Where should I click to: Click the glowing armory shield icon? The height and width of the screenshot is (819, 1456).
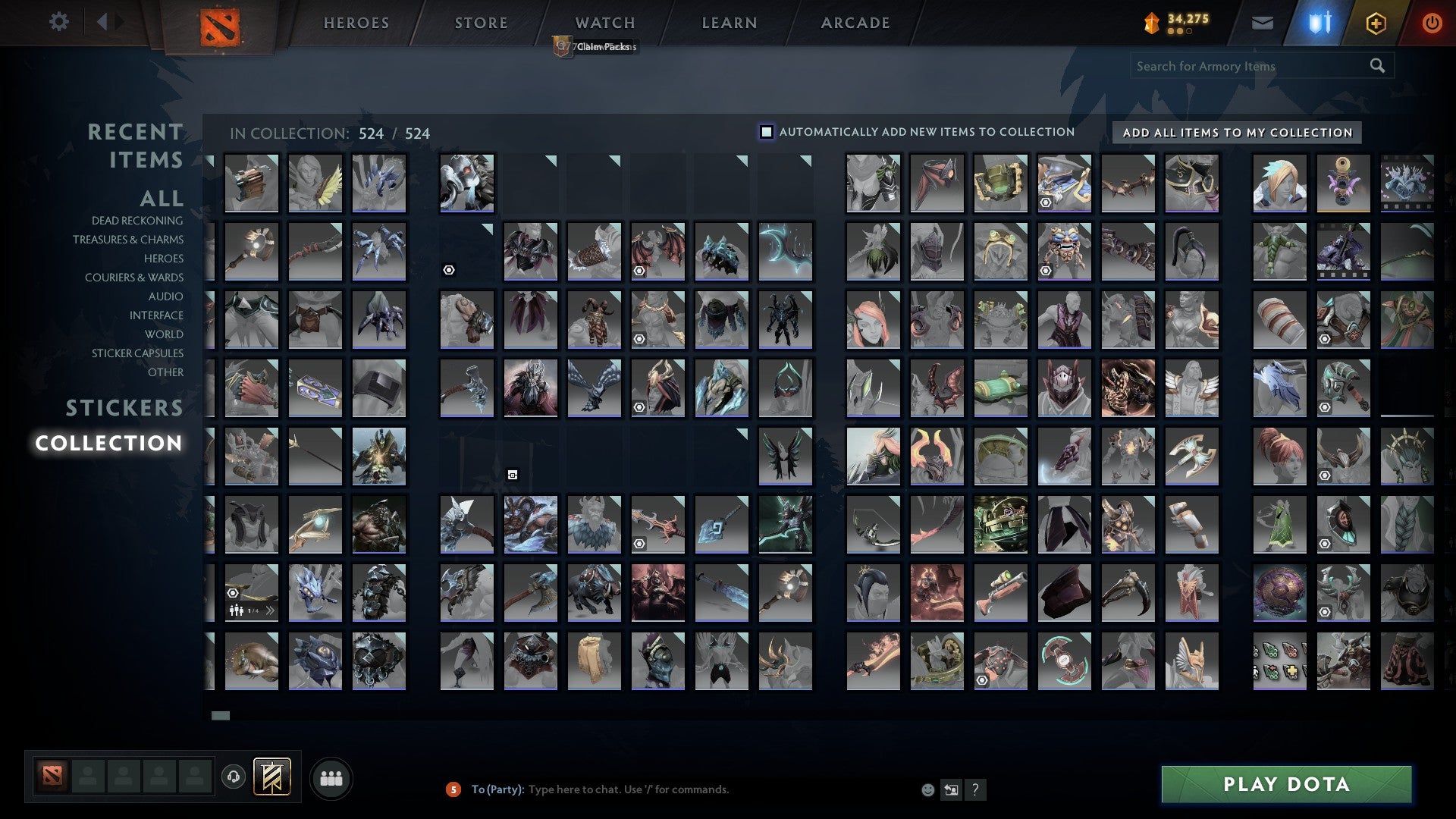click(x=1319, y=22)
